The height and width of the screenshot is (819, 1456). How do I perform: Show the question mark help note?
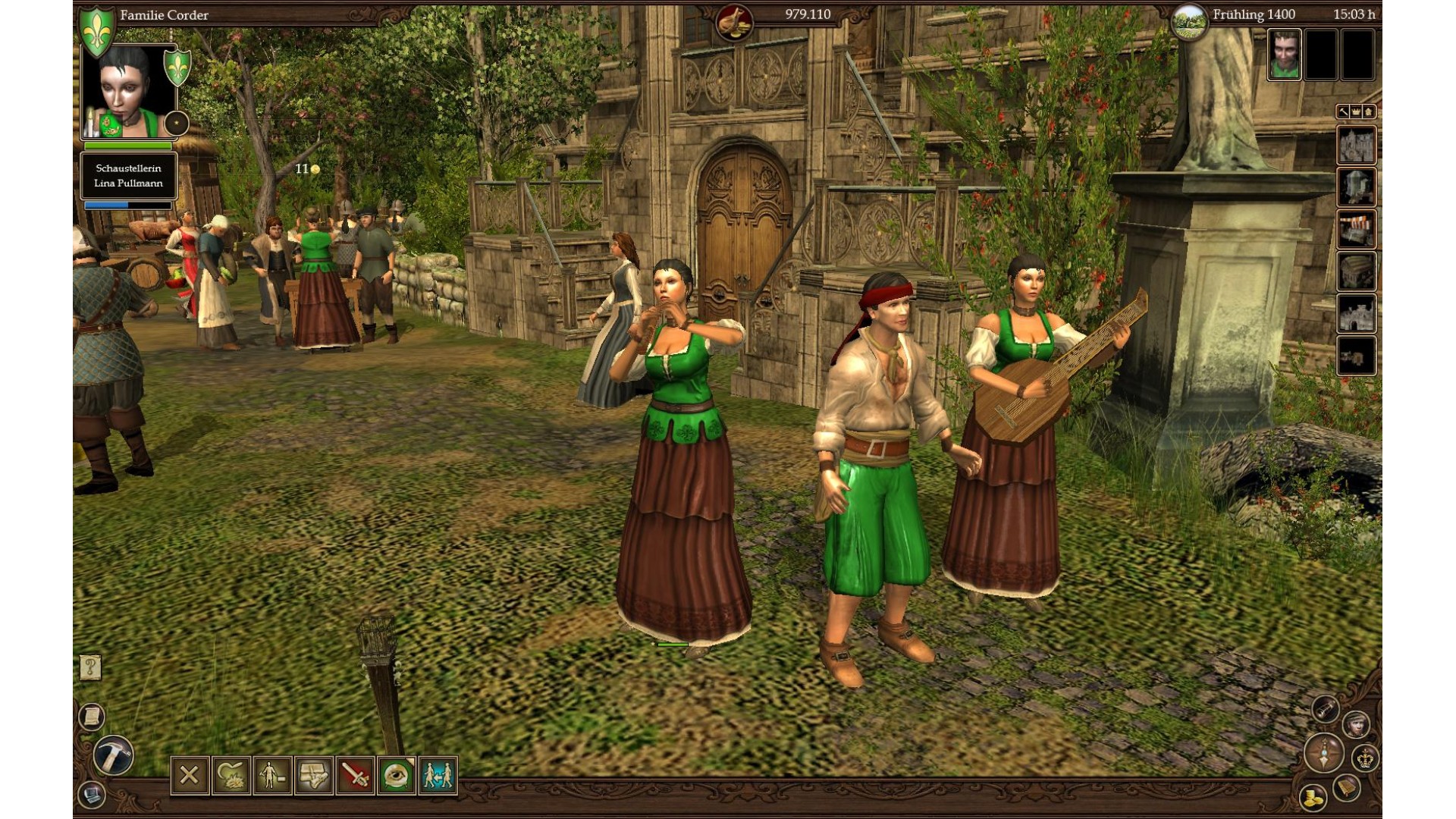click(90, 667)
